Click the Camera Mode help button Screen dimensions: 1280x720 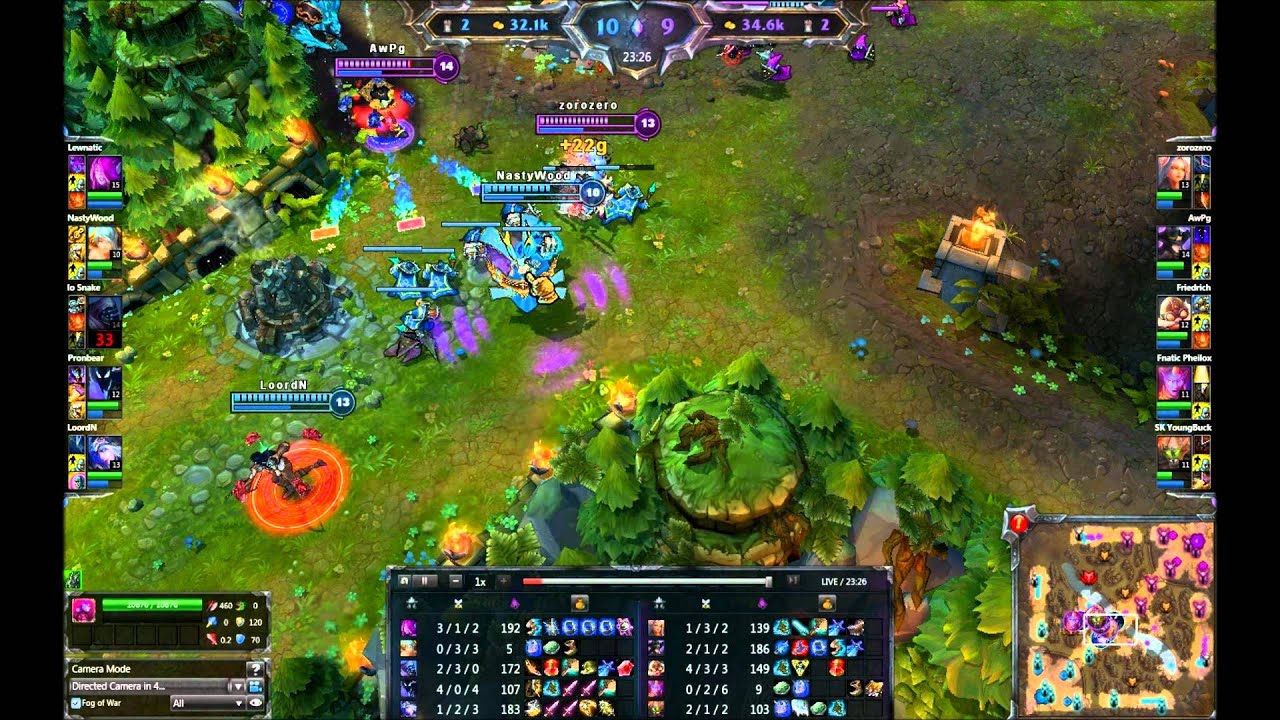[256, 669]
